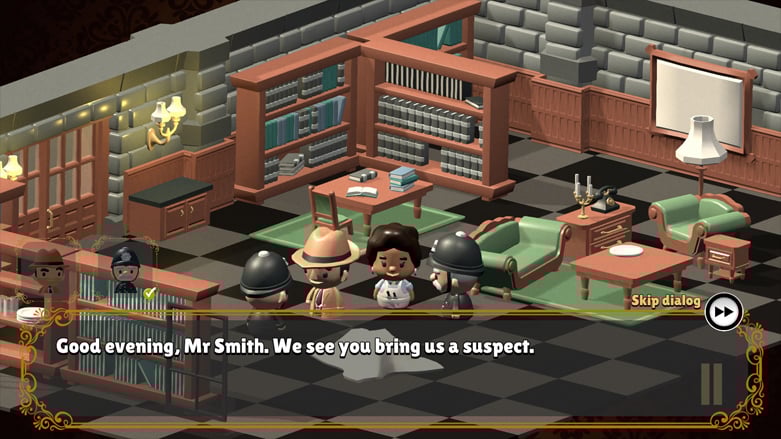Select the police constable portrait
781x439 pixels.
click(126, 270)
